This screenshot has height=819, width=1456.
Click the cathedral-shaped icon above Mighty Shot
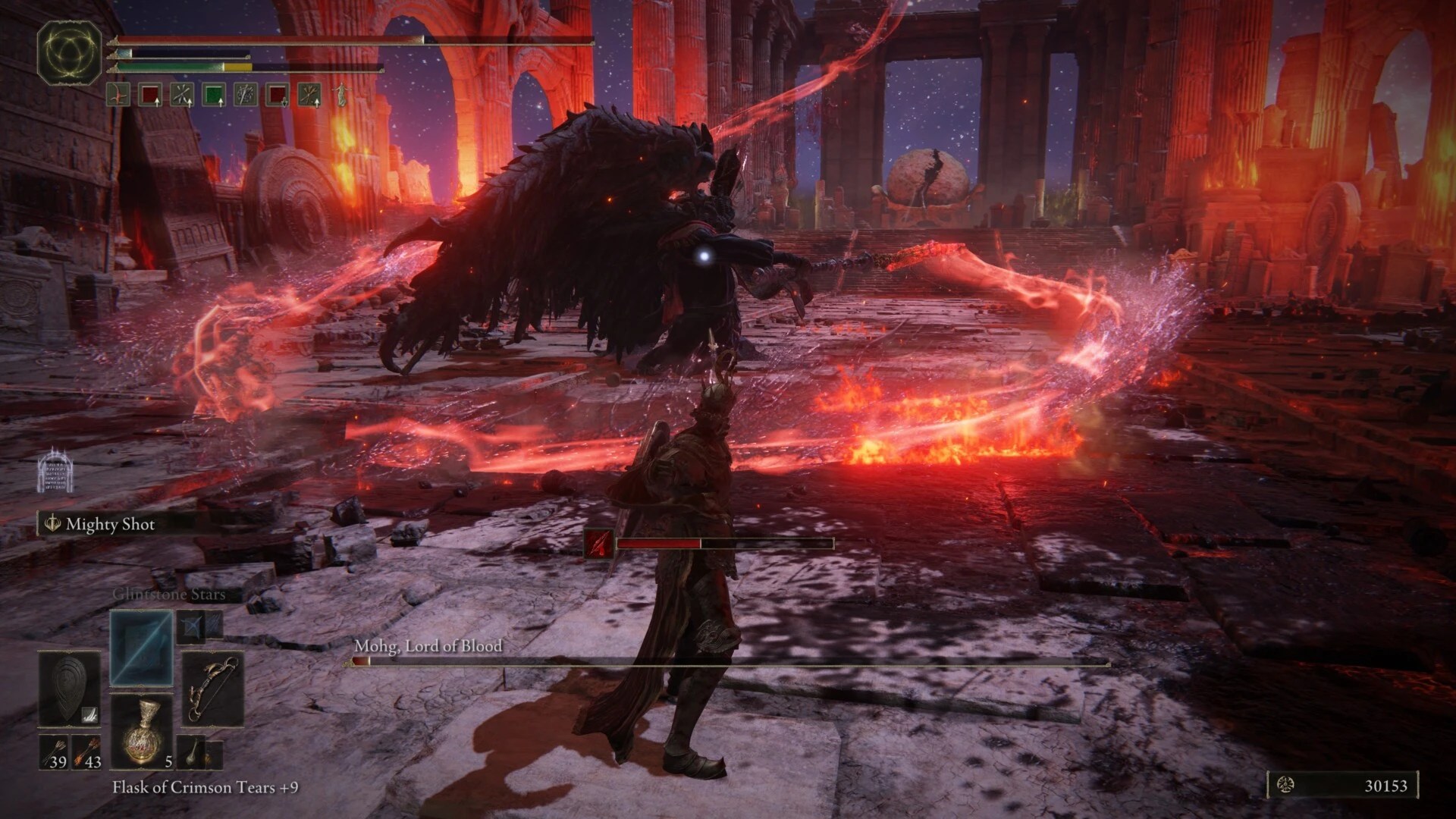(x=55, y=470)
